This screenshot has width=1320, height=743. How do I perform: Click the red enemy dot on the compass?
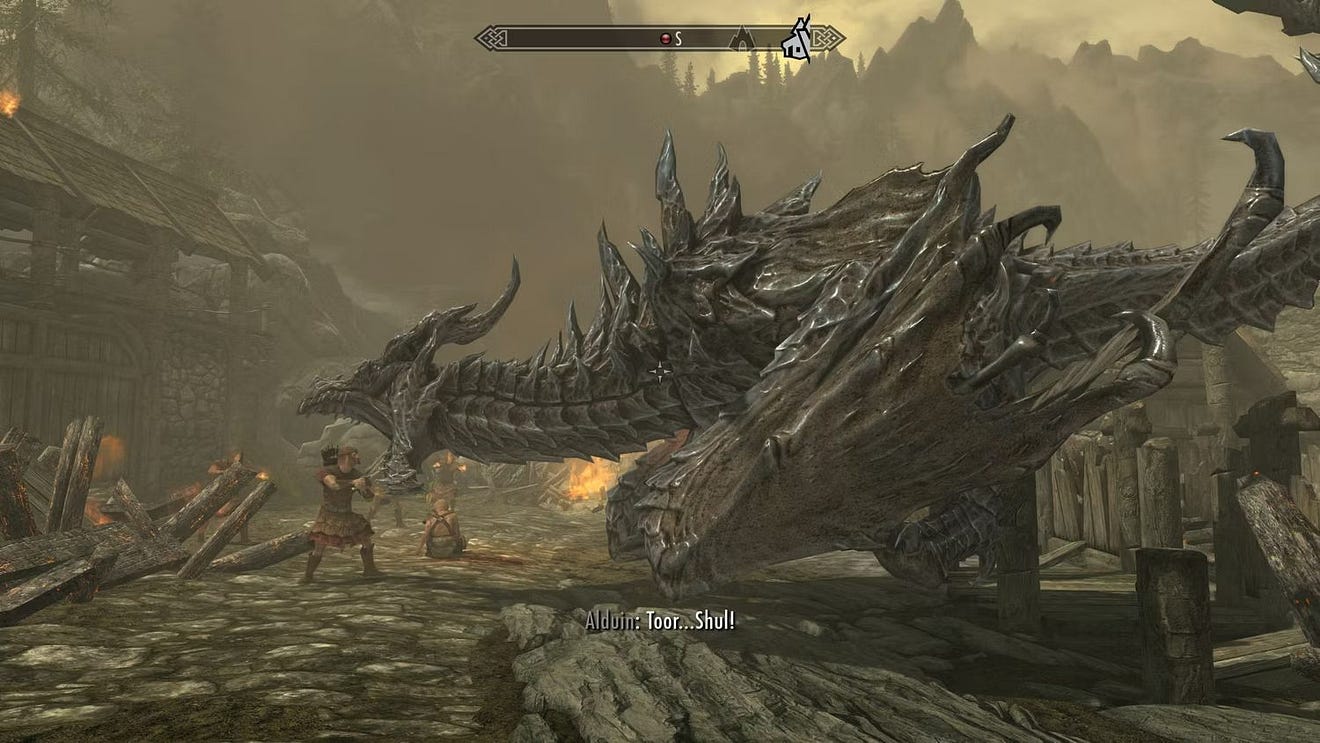666,39
